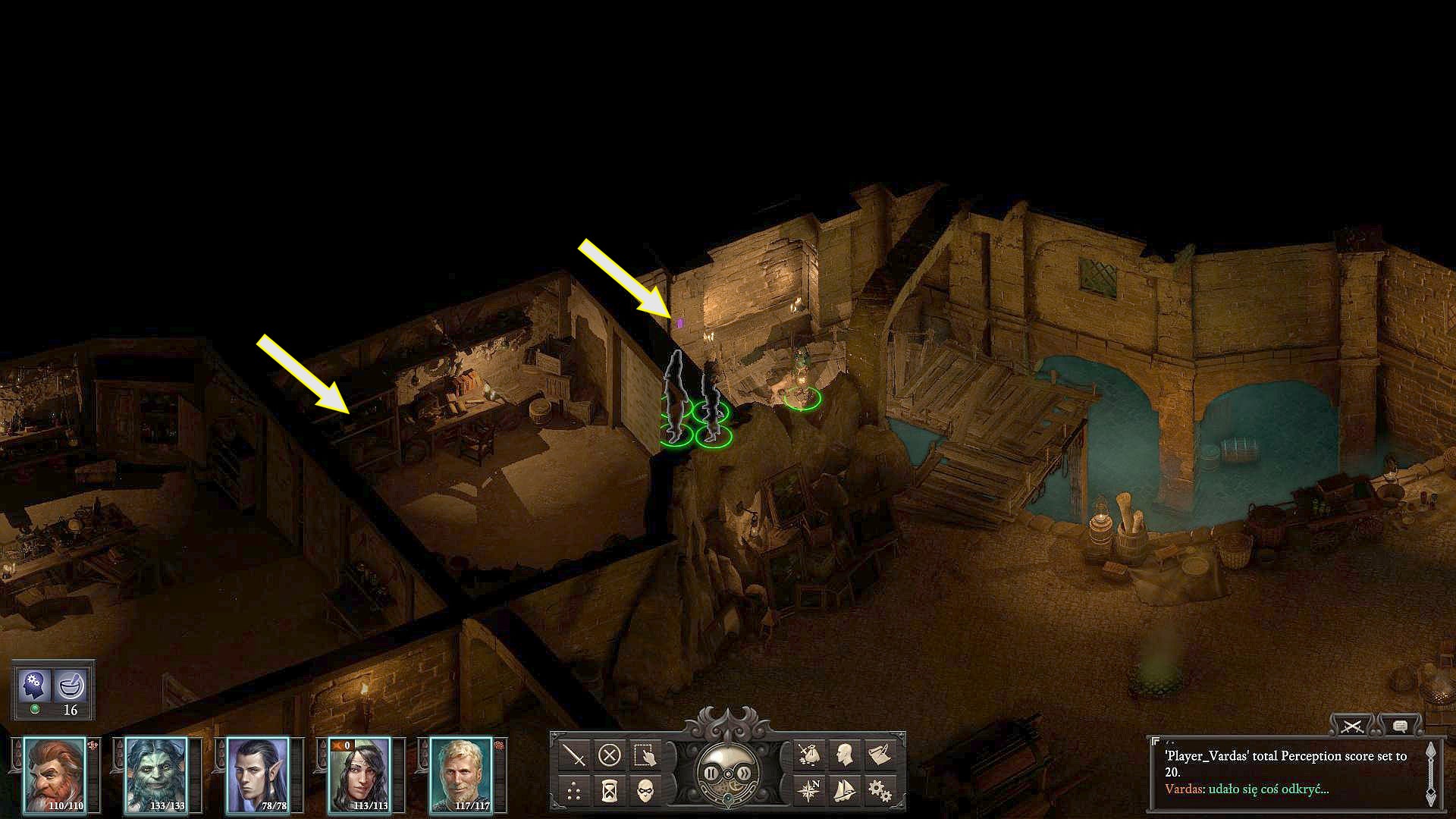Switch to the dialogue log speech-bubble tab
The width and height of the screenshot is (1456, 819).
1399,726
